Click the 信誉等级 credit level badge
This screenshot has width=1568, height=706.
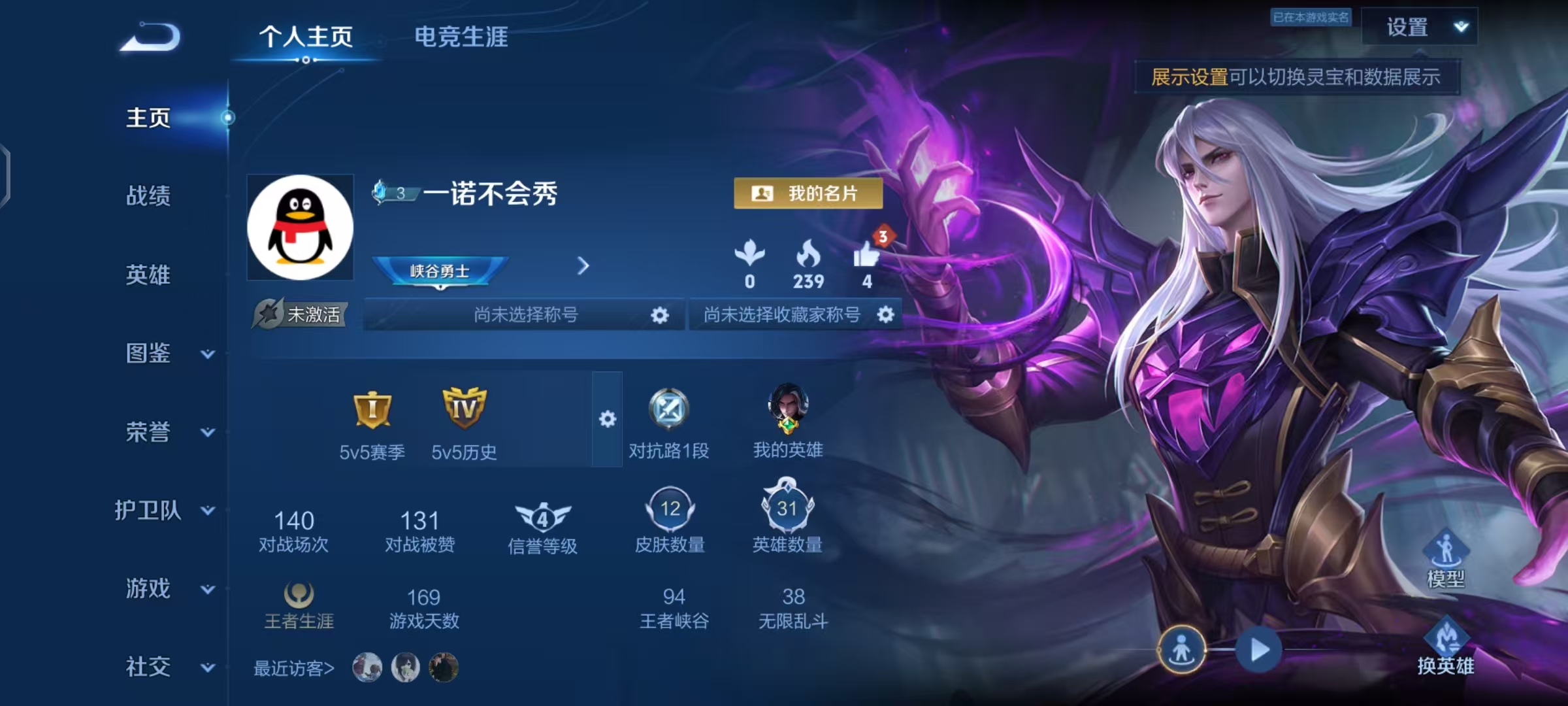tap(542, 518)
